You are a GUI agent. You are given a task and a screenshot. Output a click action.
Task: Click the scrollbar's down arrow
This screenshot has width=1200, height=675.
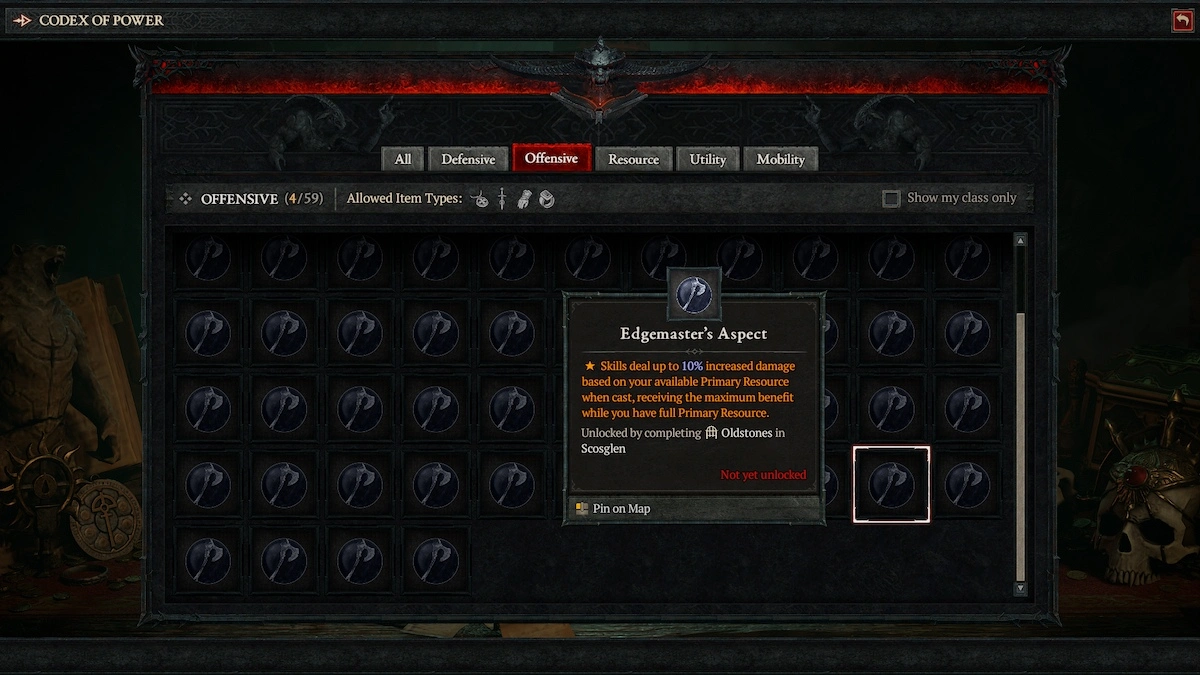coord(1020,589)
